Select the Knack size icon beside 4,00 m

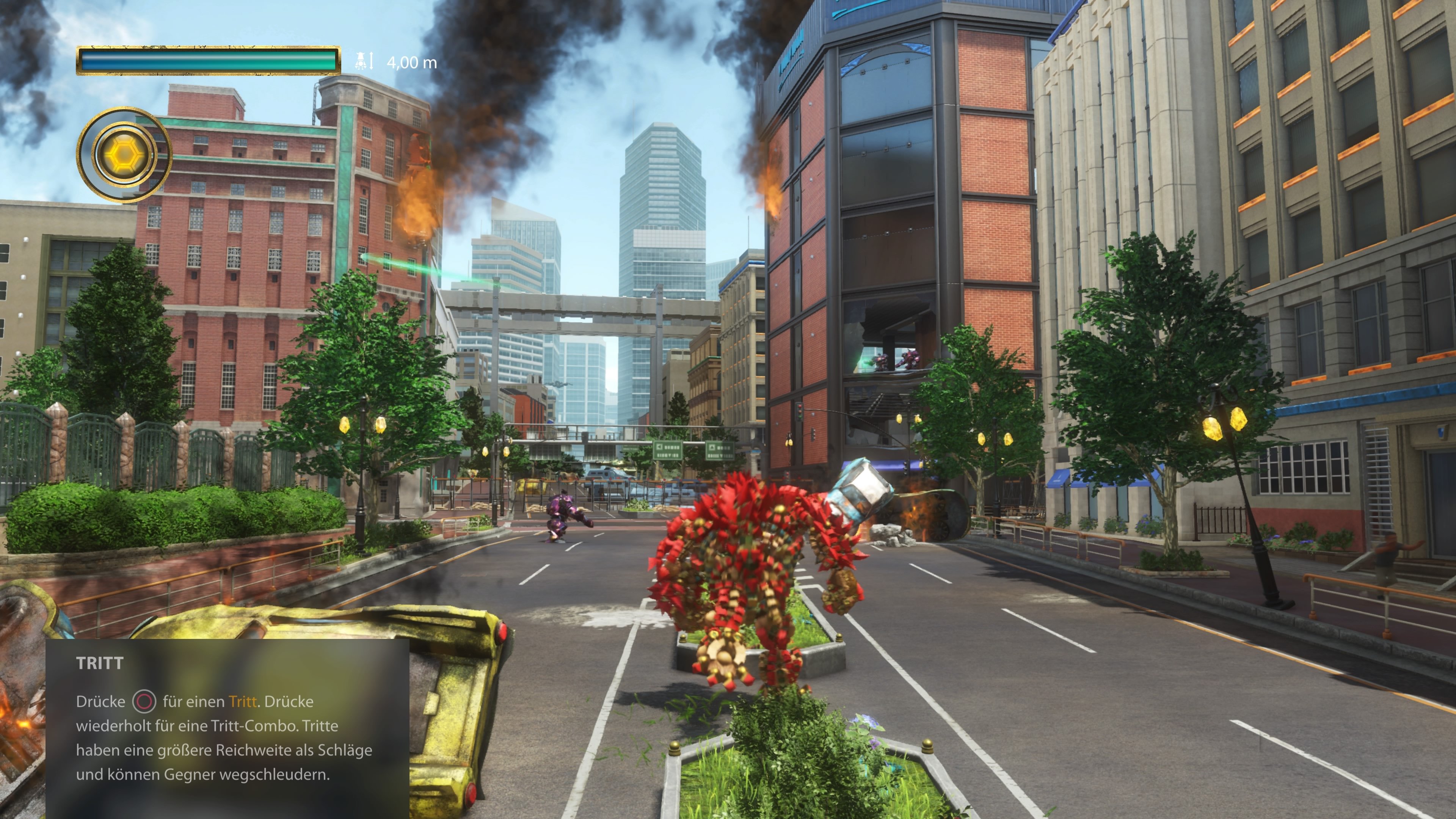364,61
